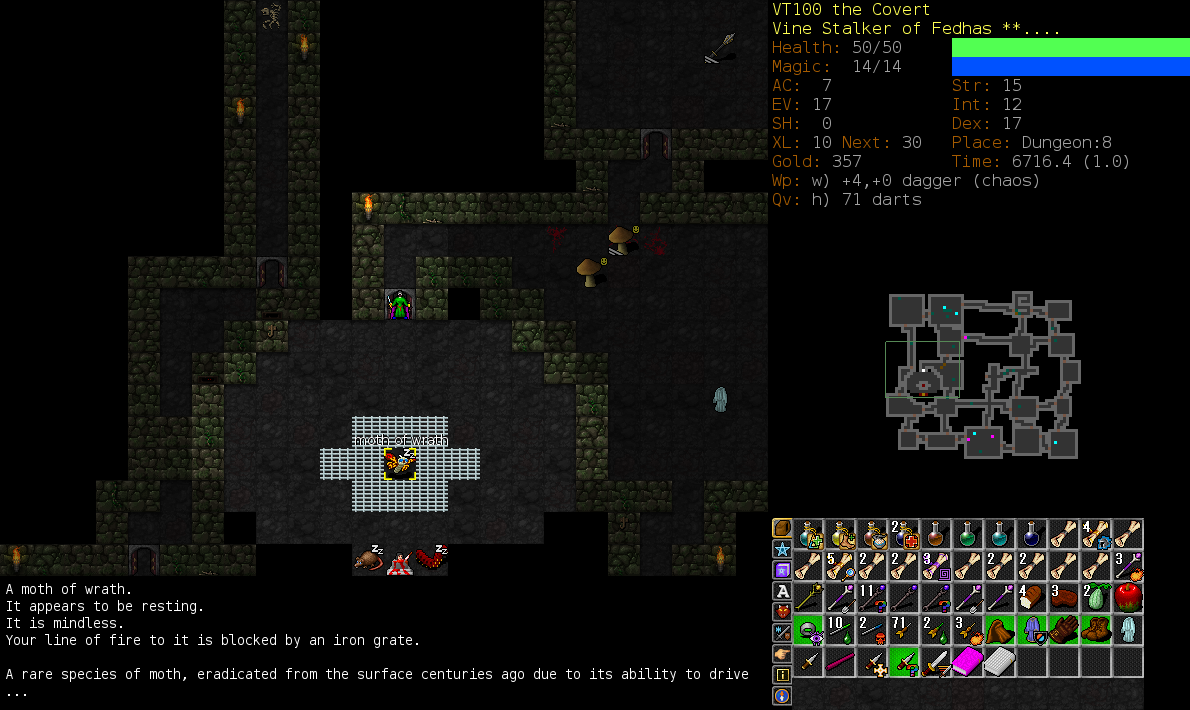Click the white book in inventory
The image size is (1190, 710).
[1000, 662]
